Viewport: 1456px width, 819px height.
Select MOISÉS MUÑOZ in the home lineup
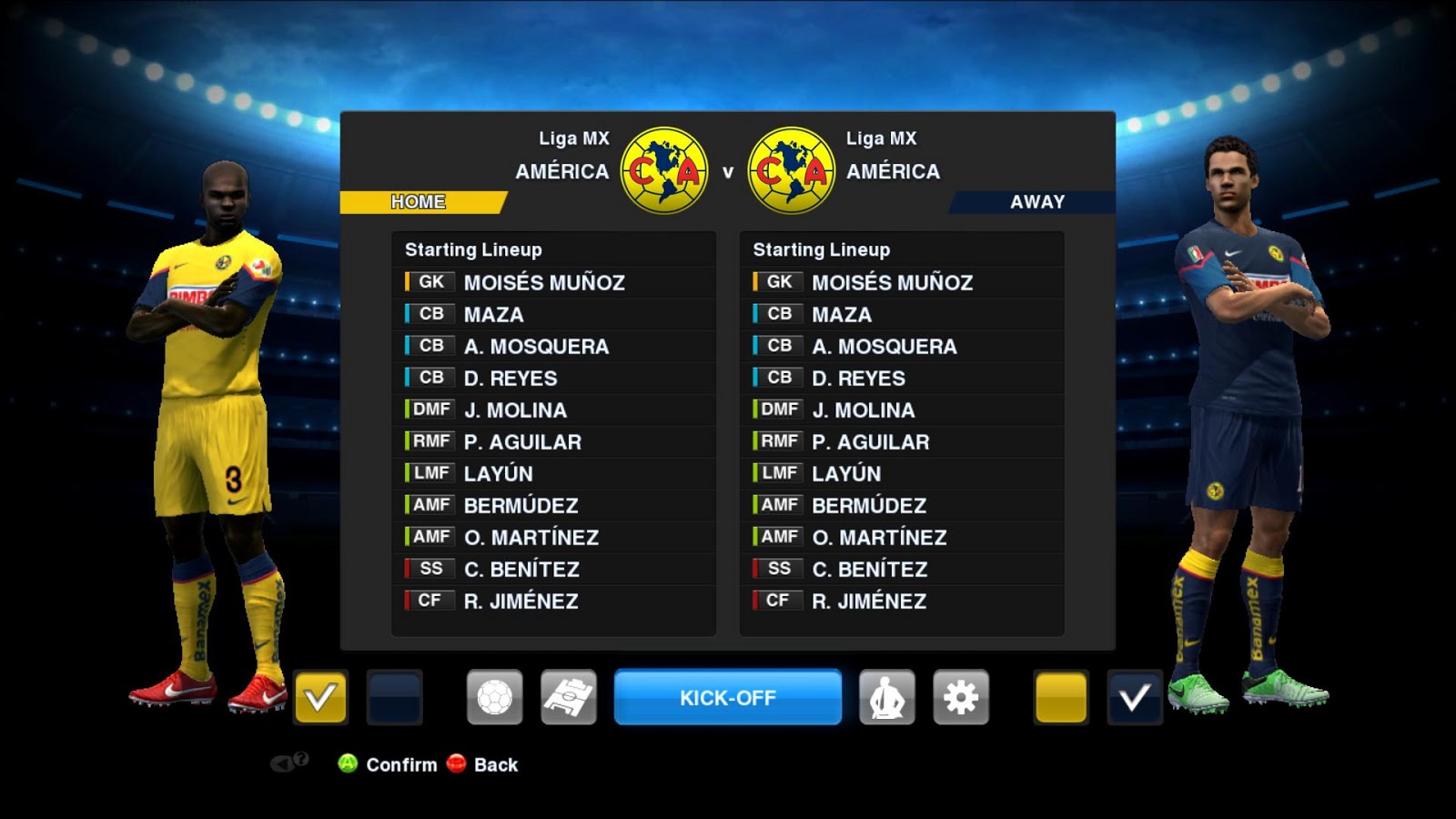pyautogui.click(x=543, y=282)
